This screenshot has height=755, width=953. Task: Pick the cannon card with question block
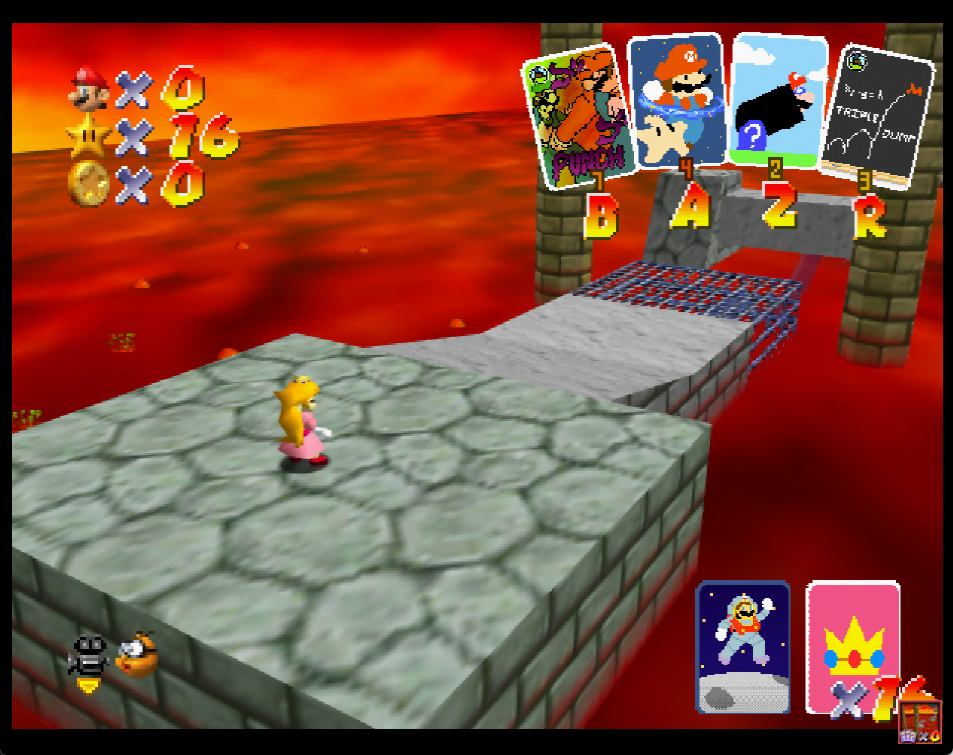coord(777,99)
